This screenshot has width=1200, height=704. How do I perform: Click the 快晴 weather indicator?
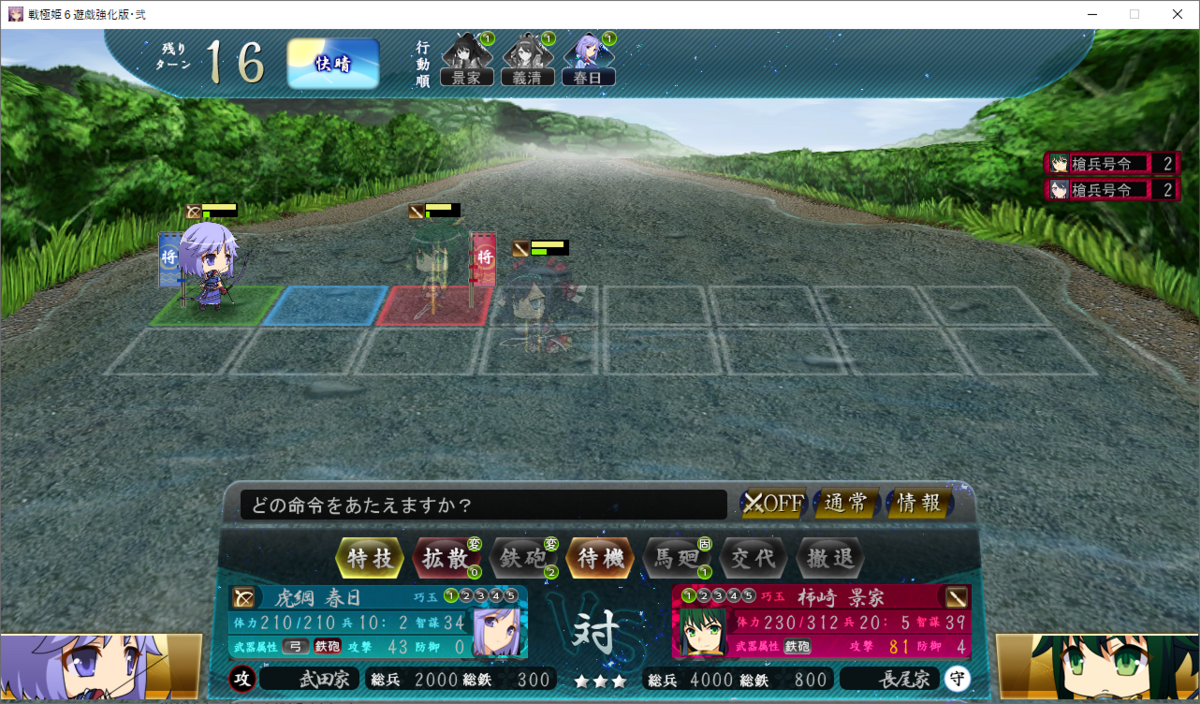click(x=333, y=63)
